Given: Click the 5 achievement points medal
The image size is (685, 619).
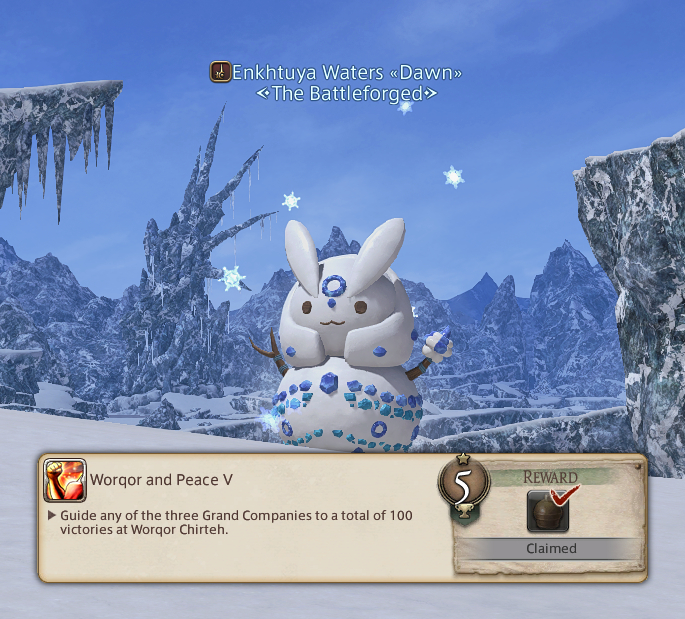Looking at the screenshot, I should coord(463,484).
